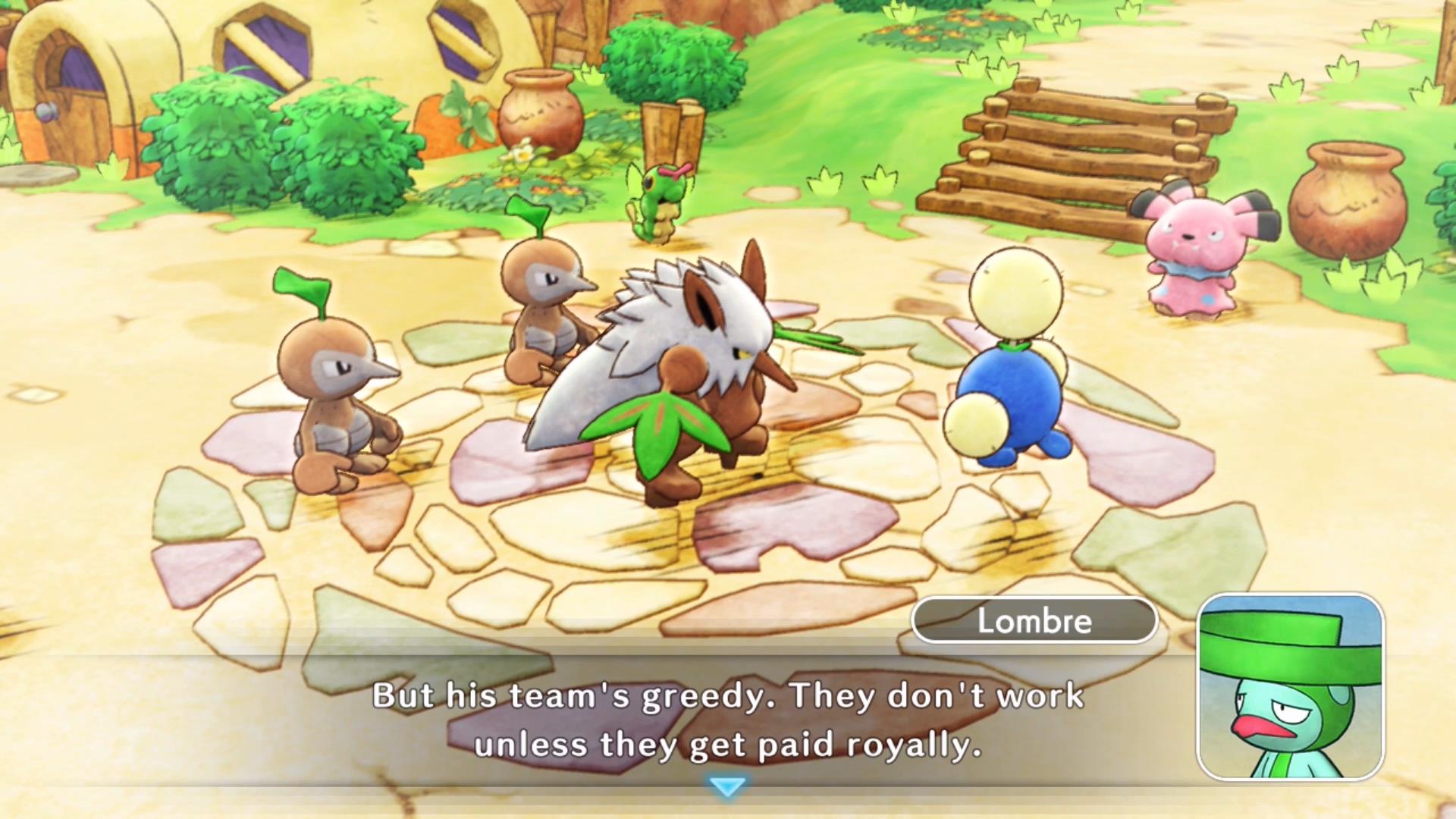Click the blue dialogue advance arrow

click(726, 789)
